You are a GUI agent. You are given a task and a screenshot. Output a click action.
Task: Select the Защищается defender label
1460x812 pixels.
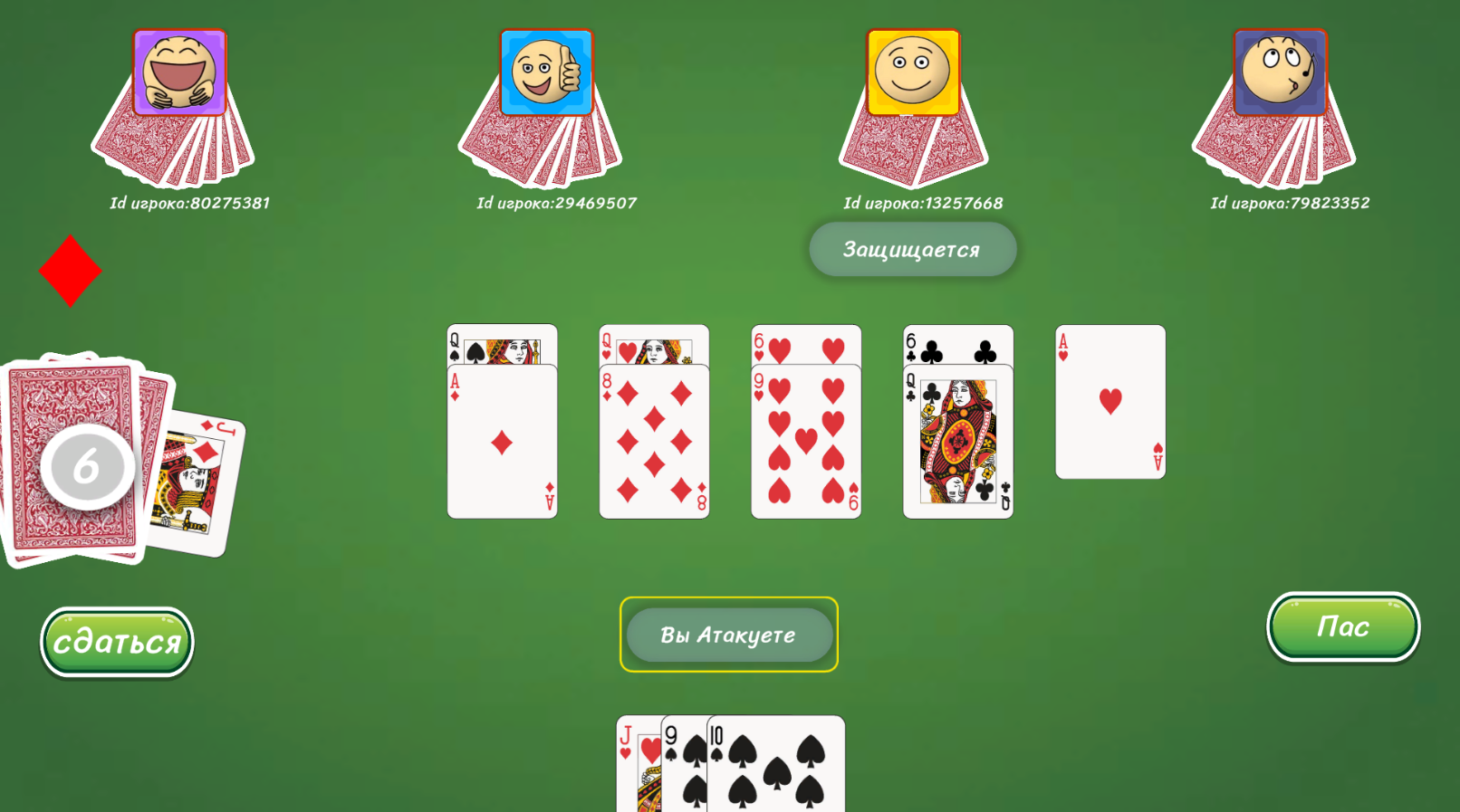click(912, 248)
